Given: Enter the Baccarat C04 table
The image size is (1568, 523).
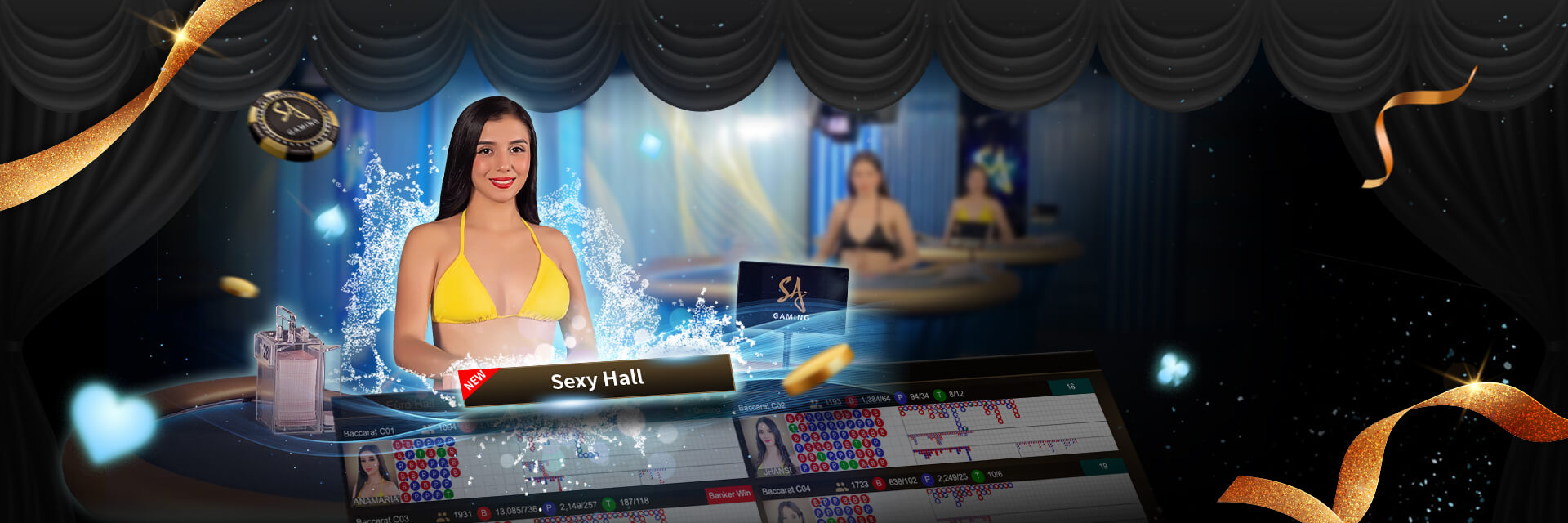Looking at the screenshot, I should coord(786,490).
